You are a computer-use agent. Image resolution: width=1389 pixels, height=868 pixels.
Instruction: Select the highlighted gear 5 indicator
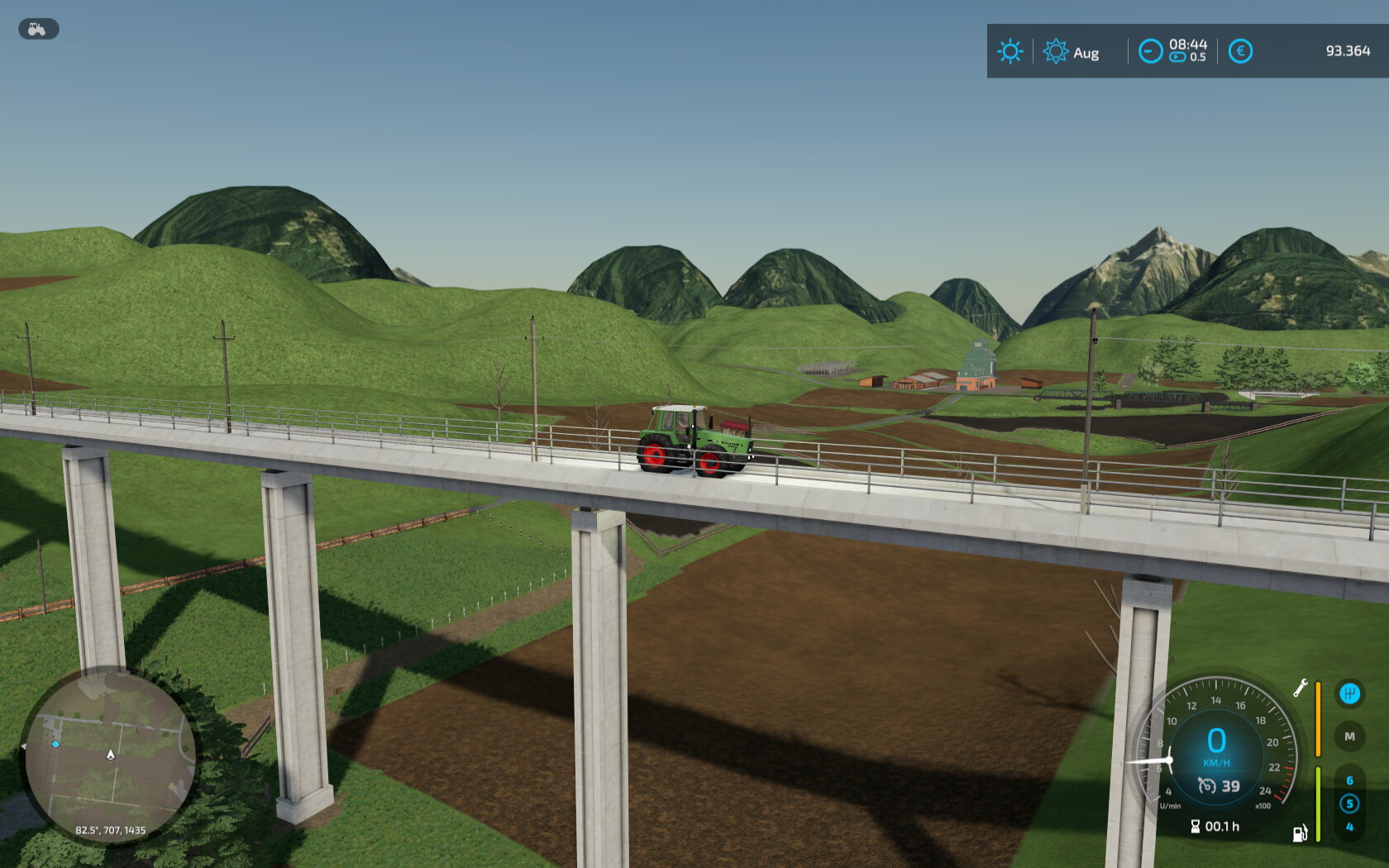1349,804
